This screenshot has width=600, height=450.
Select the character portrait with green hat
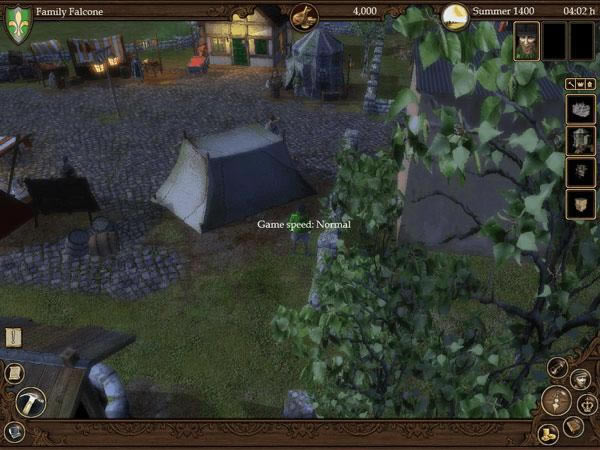pyautogui.click(x=527, y=42)
